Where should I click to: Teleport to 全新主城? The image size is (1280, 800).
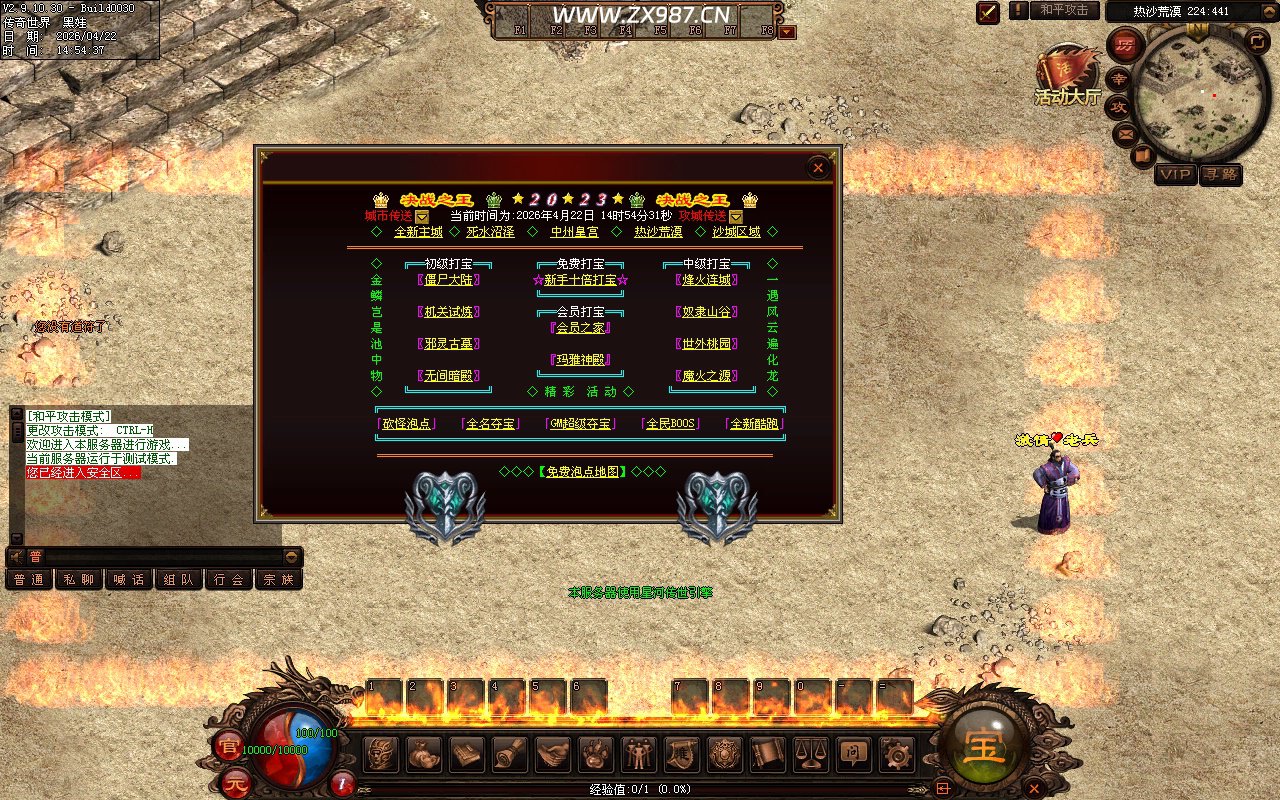418,232
